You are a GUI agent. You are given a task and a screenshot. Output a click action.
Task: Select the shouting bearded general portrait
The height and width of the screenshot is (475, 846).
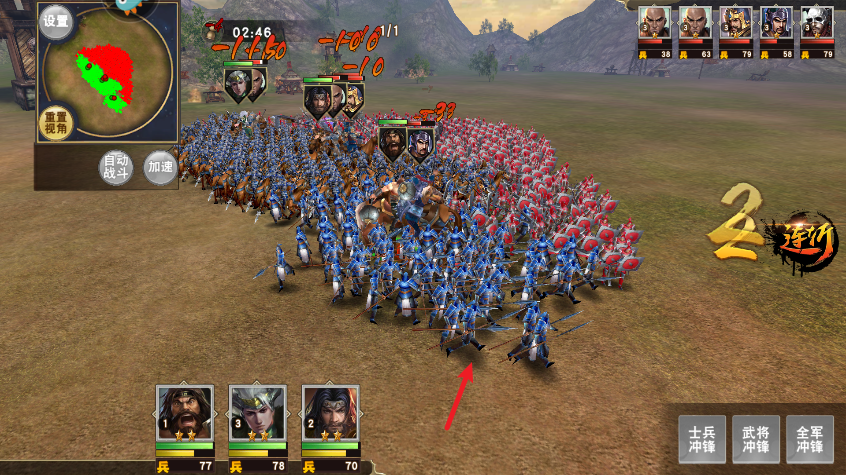[185, 414]
